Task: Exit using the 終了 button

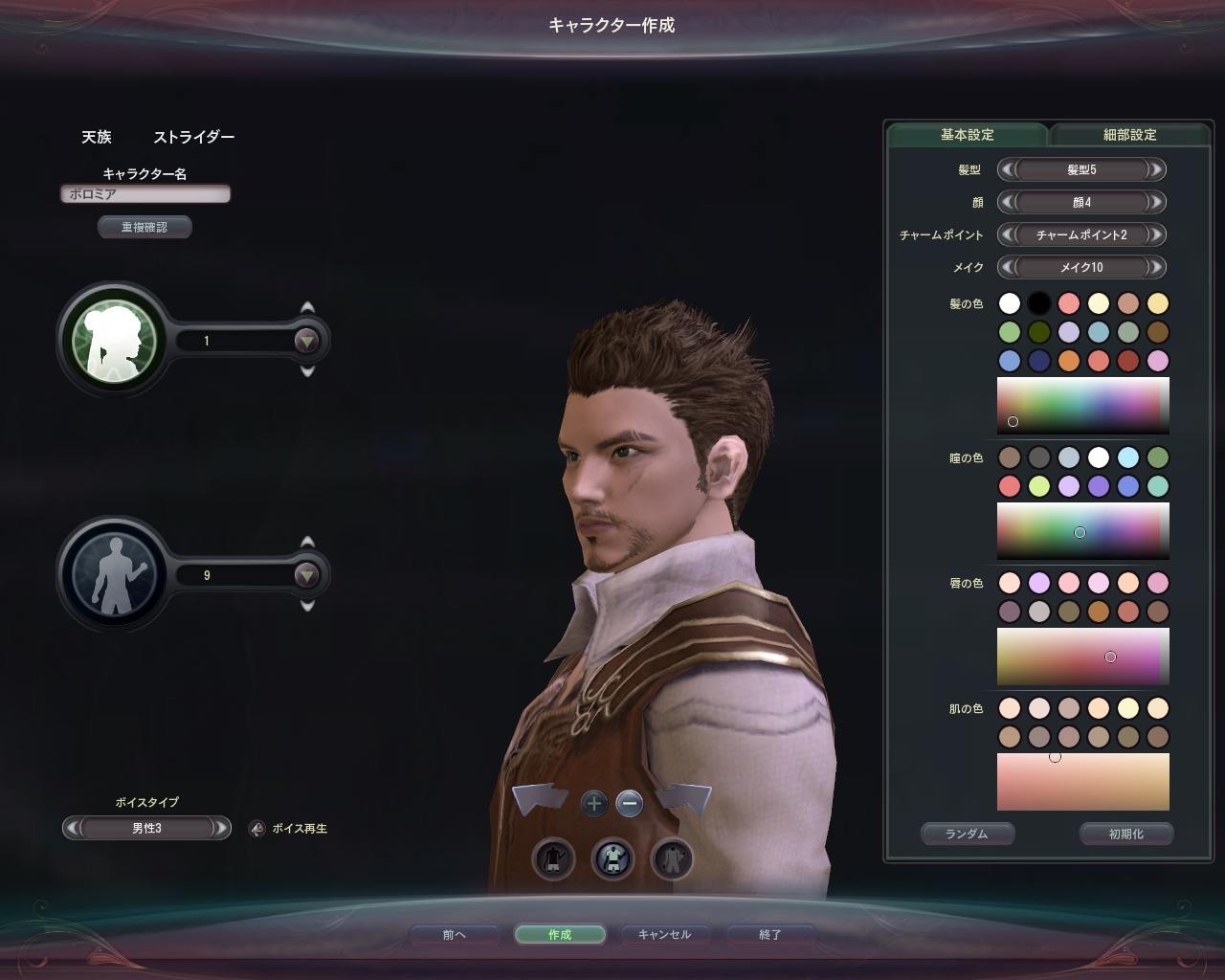Action: 770,934
